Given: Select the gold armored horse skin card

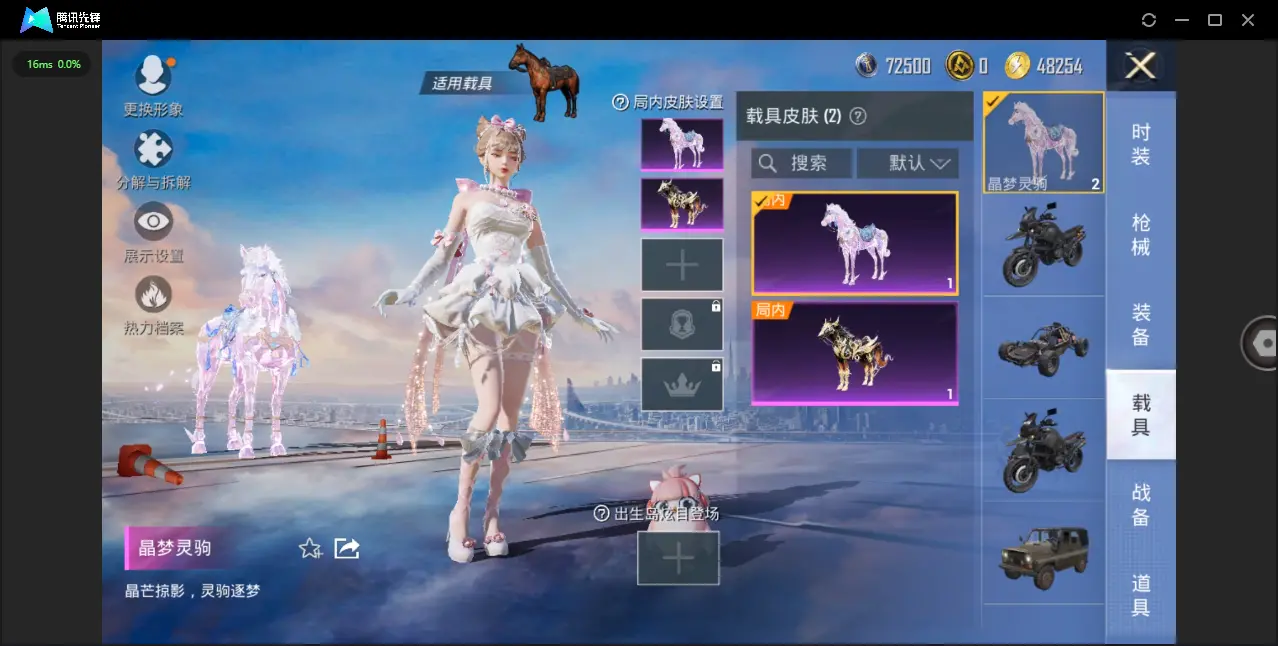Looking at the screenshot, I should 854,353.
